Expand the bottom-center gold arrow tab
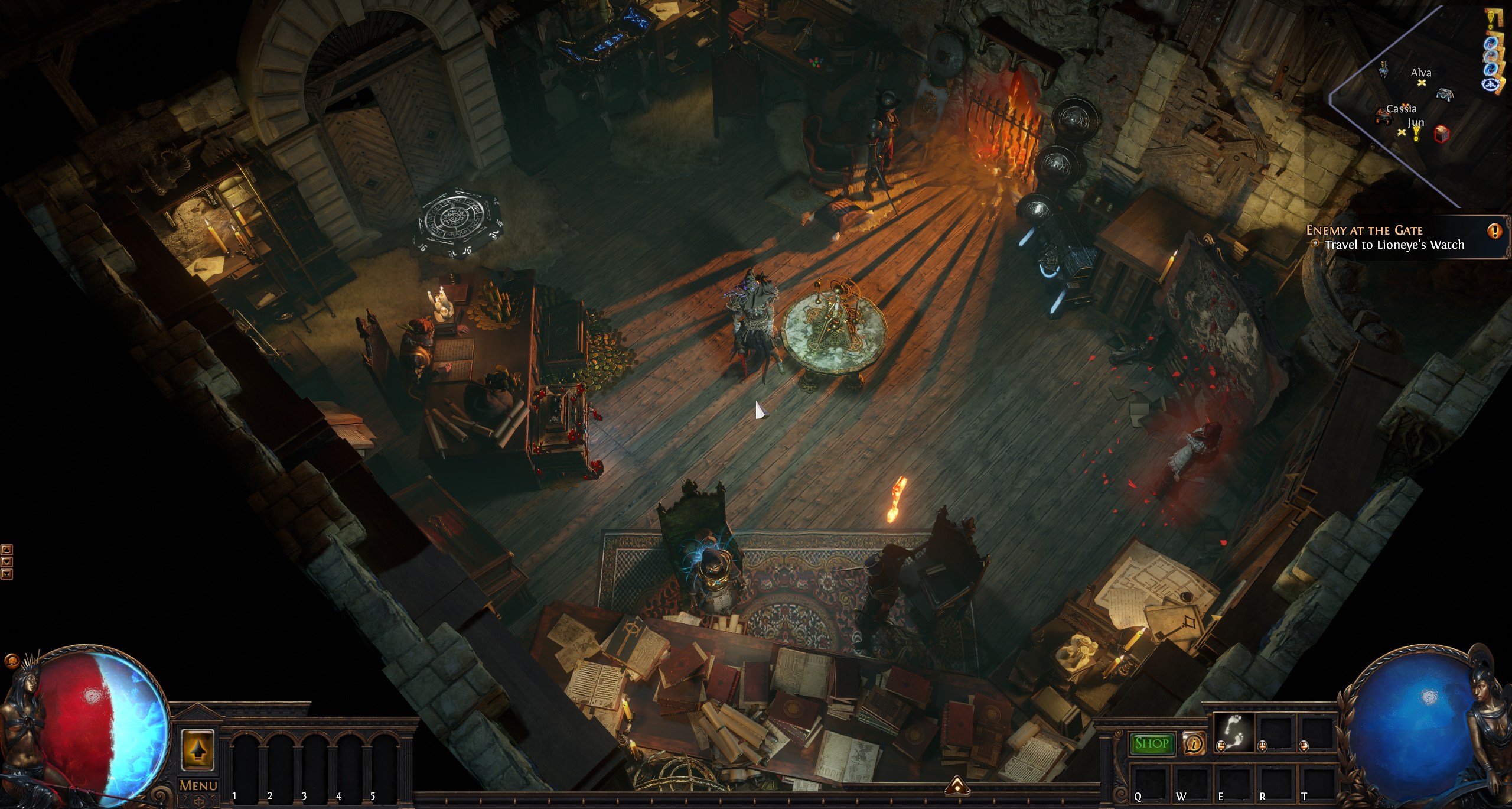 tap(957, 786)
